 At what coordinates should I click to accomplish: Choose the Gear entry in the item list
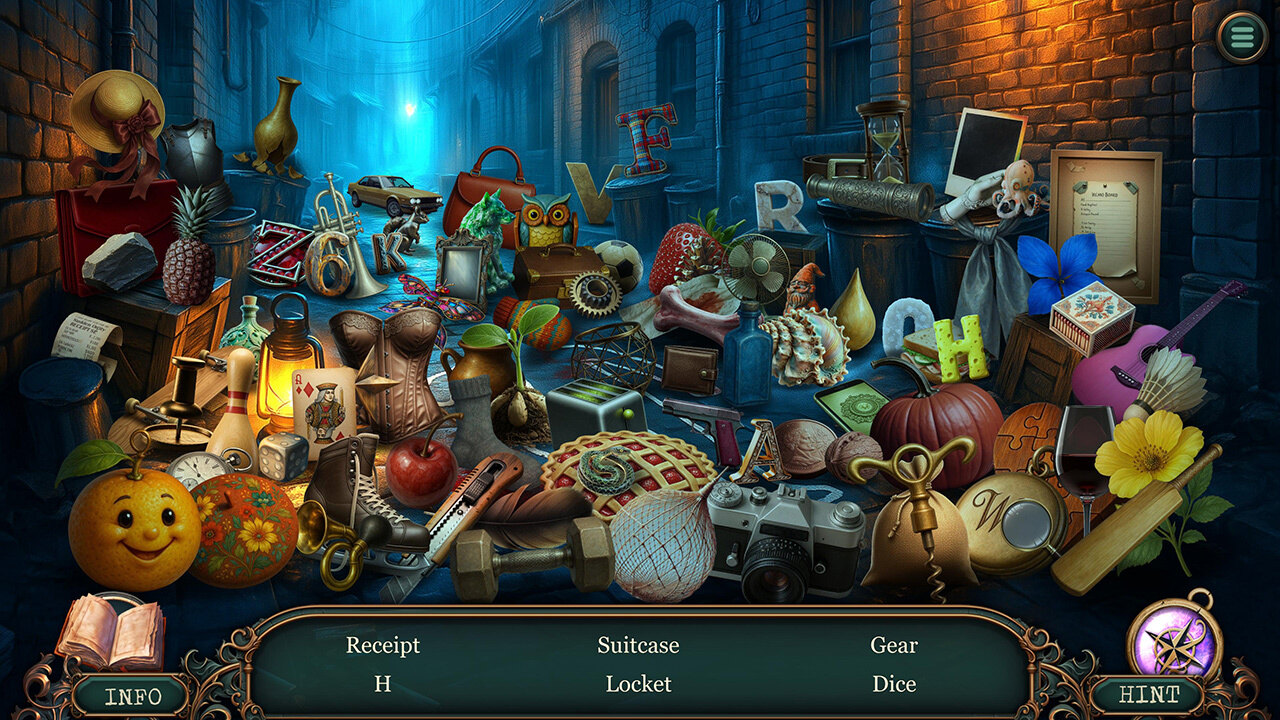(893, 646)
